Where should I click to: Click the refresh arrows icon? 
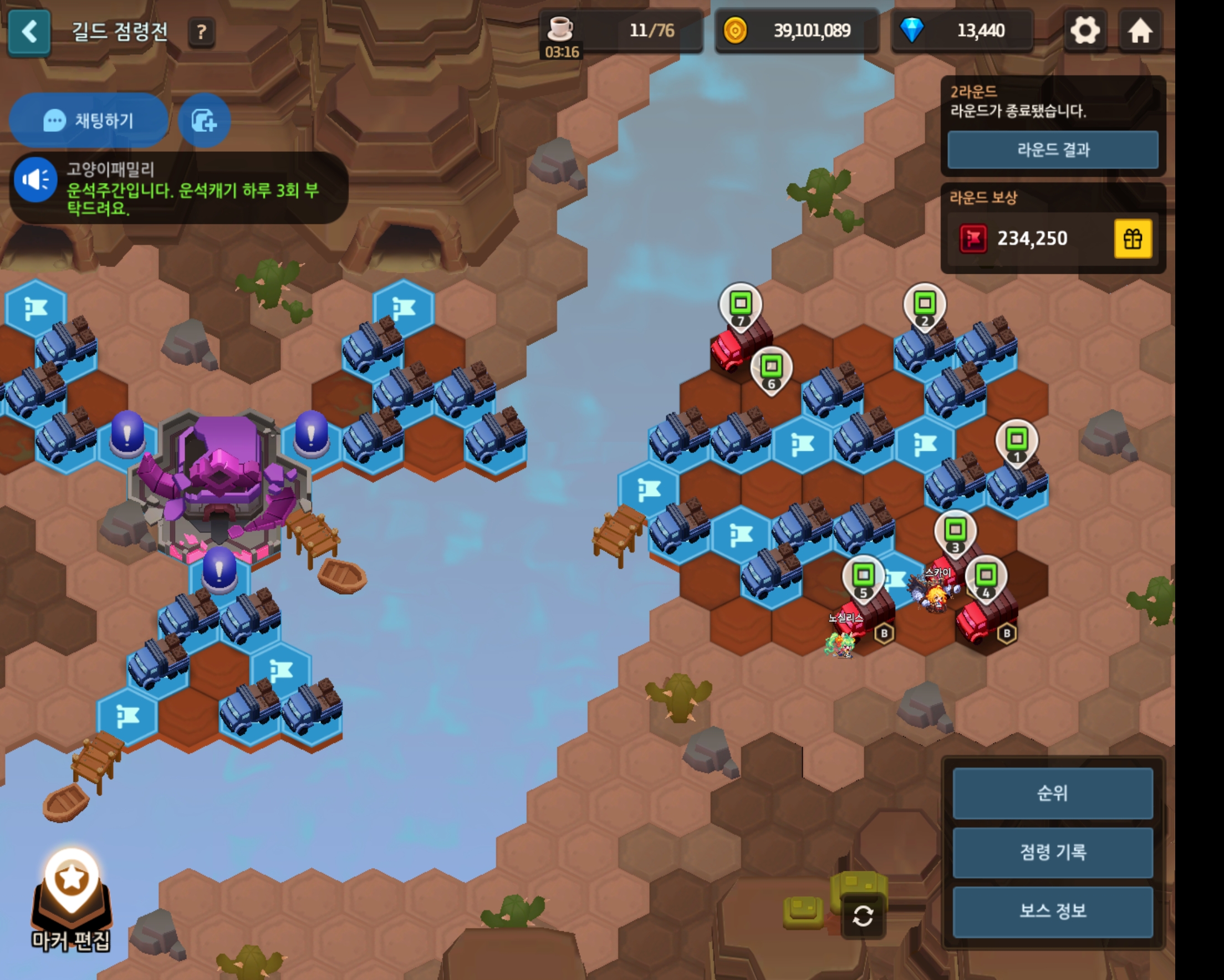[x=863, y=916]
